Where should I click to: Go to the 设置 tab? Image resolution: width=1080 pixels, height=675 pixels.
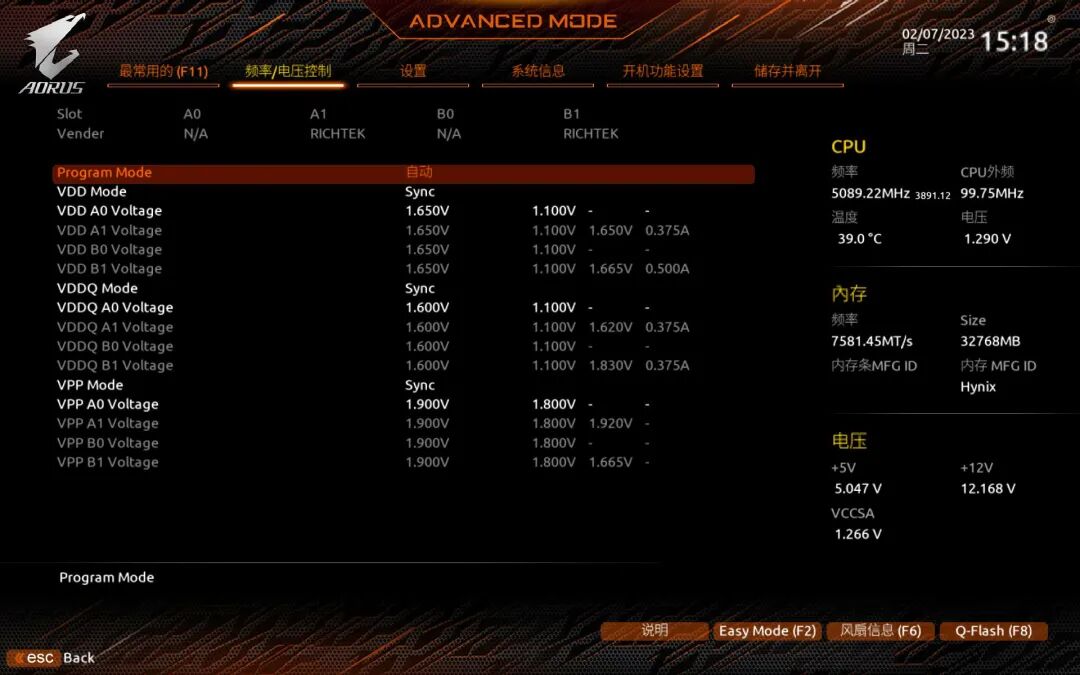[413, 71]
